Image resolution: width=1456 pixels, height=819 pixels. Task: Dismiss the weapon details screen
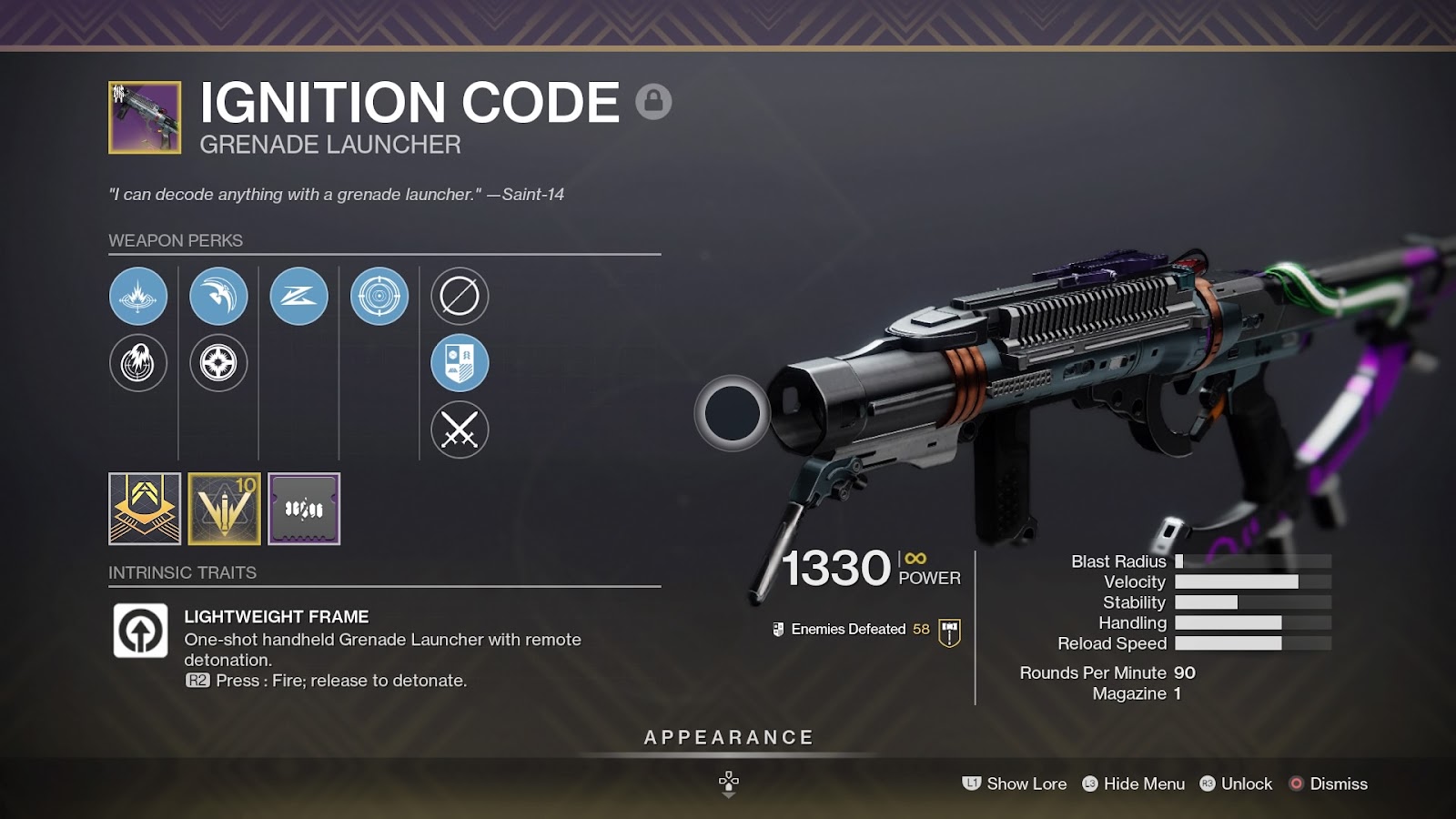[1329, 784]
